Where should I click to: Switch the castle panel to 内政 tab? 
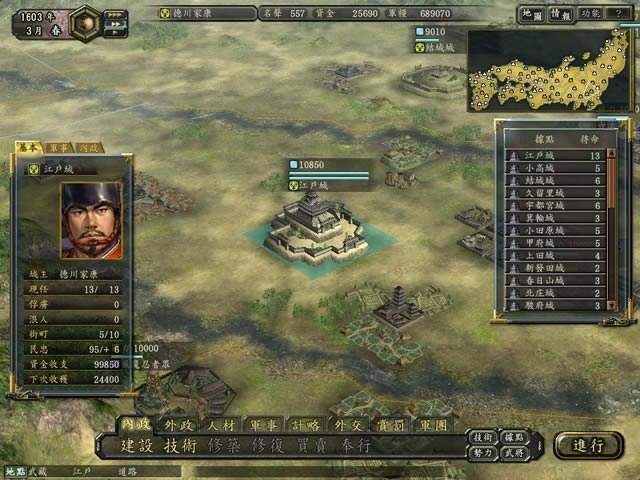(88, 147)
